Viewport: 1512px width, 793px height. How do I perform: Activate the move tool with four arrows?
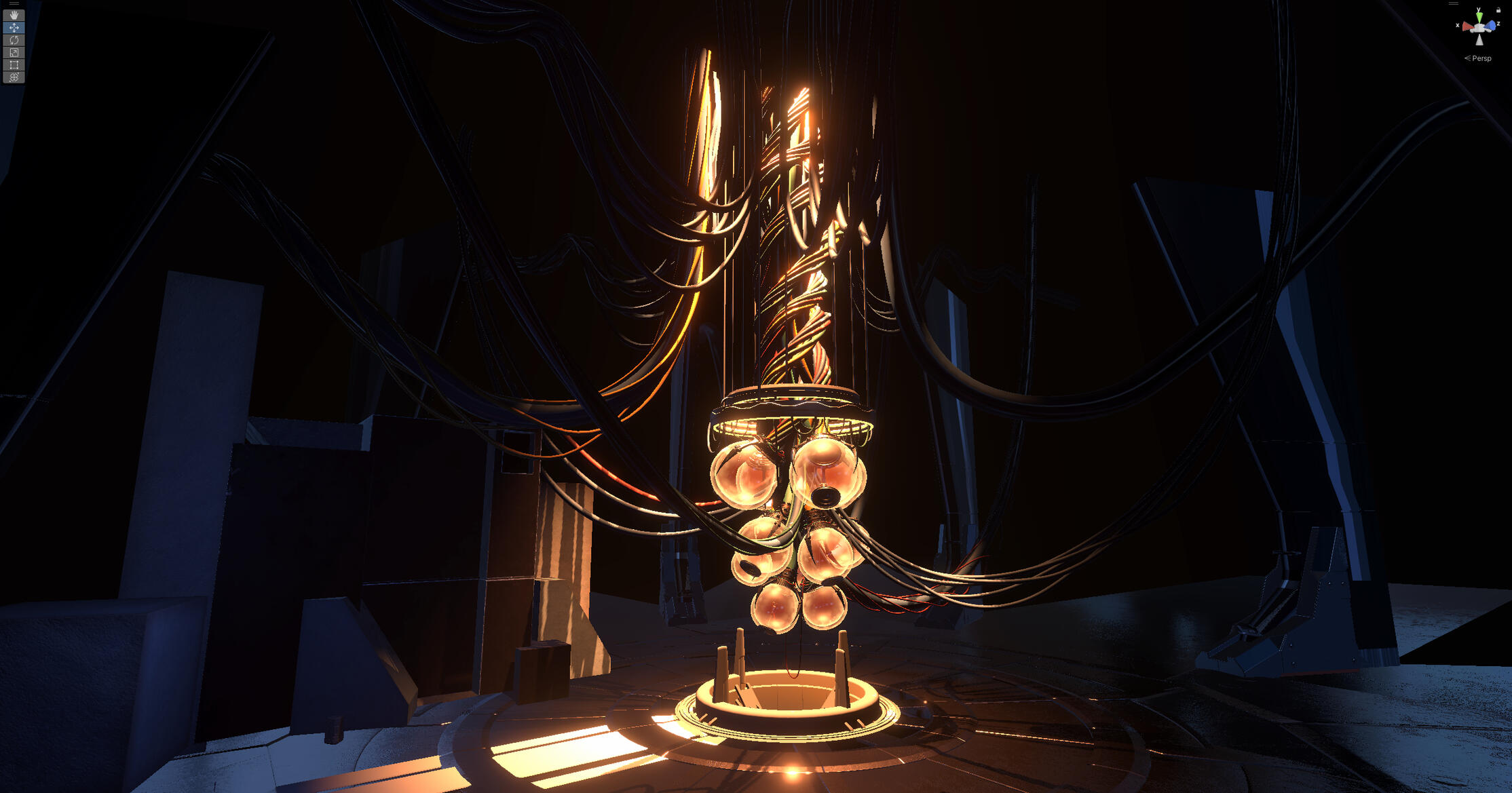14,28
